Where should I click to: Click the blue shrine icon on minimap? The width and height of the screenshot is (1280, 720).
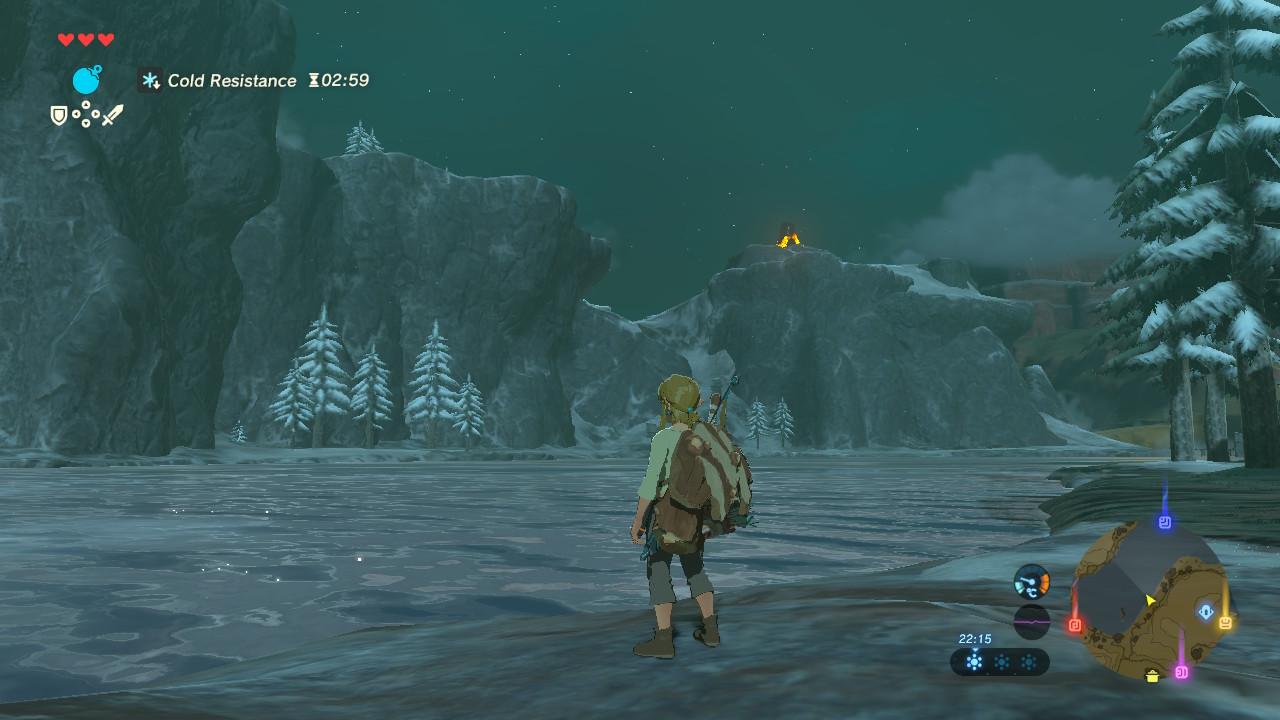click(1206, 611)
